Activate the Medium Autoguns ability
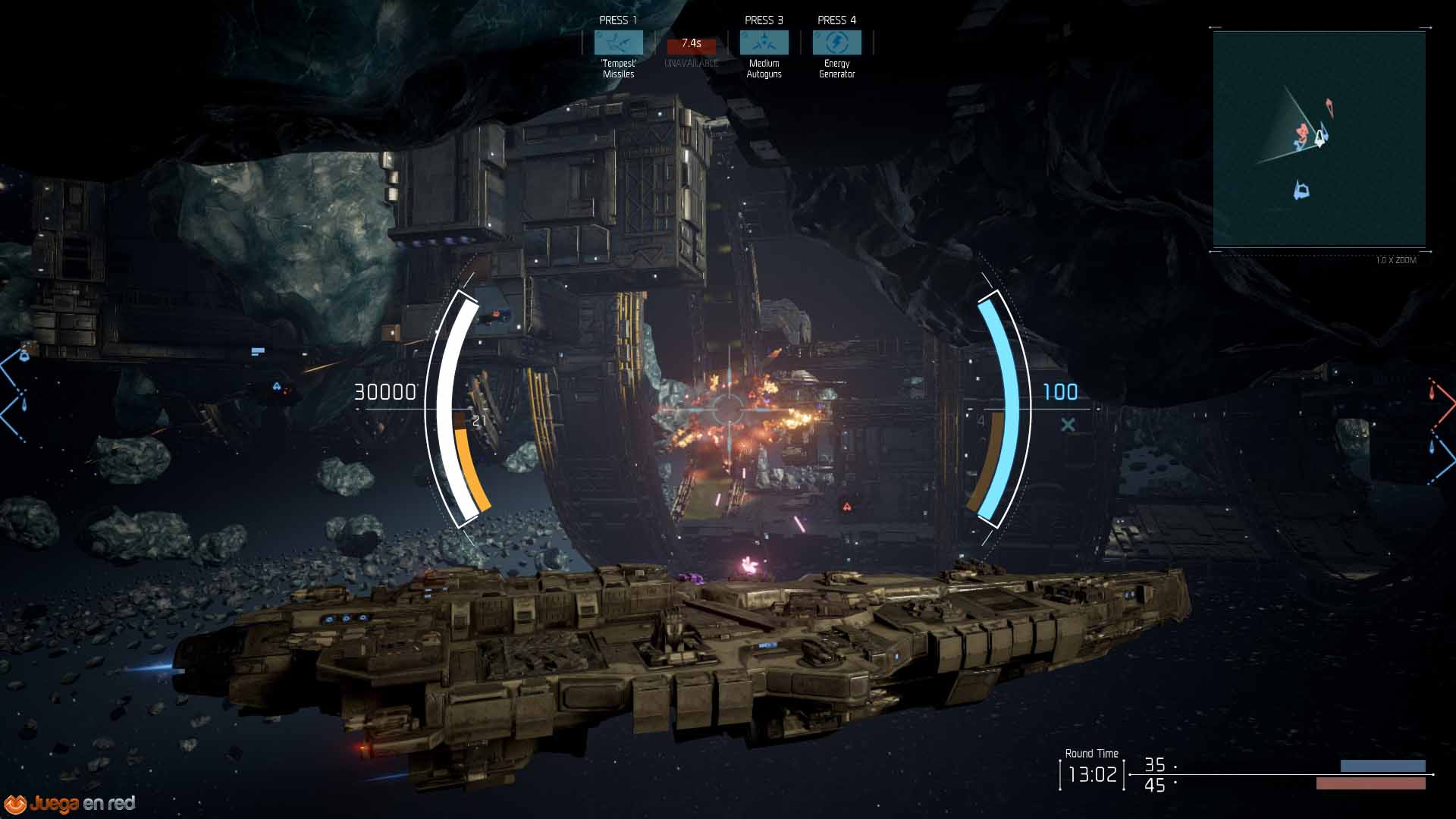 coord(764,42)
